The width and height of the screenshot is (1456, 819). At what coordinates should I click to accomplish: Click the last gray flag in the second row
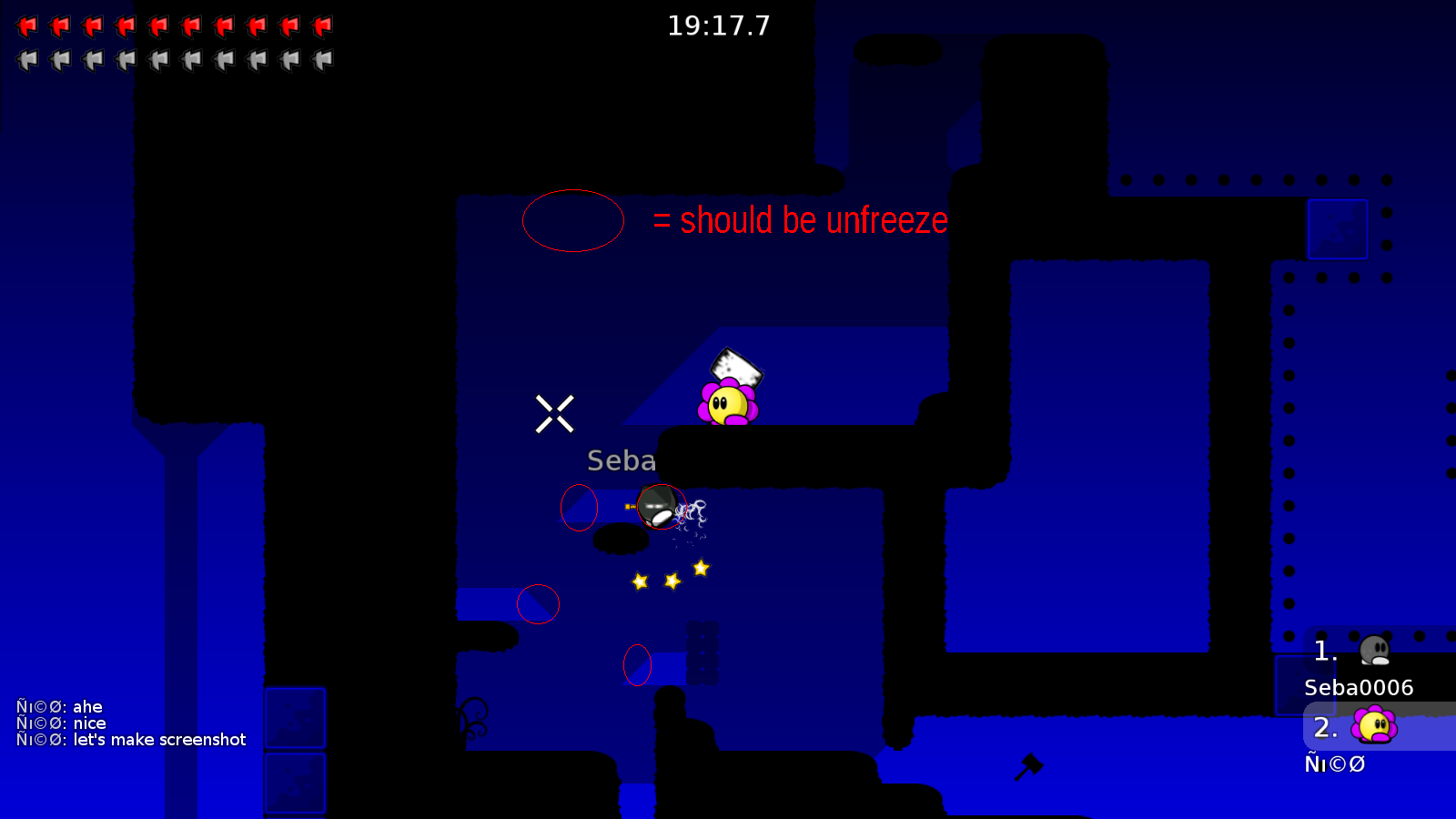tap(320, 59)
